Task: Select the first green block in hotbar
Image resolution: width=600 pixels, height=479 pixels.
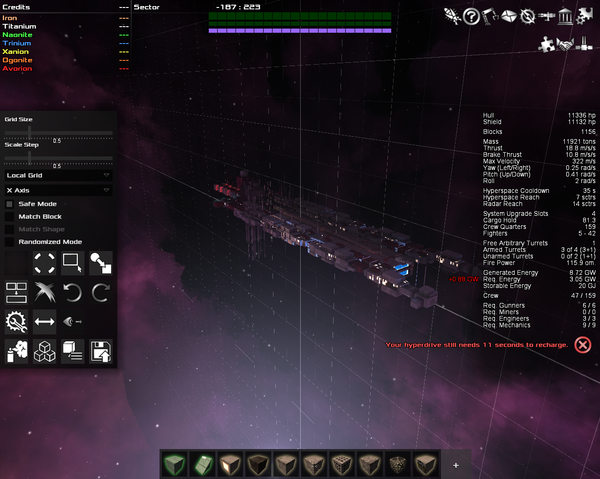Action: [x=176, y=465]
